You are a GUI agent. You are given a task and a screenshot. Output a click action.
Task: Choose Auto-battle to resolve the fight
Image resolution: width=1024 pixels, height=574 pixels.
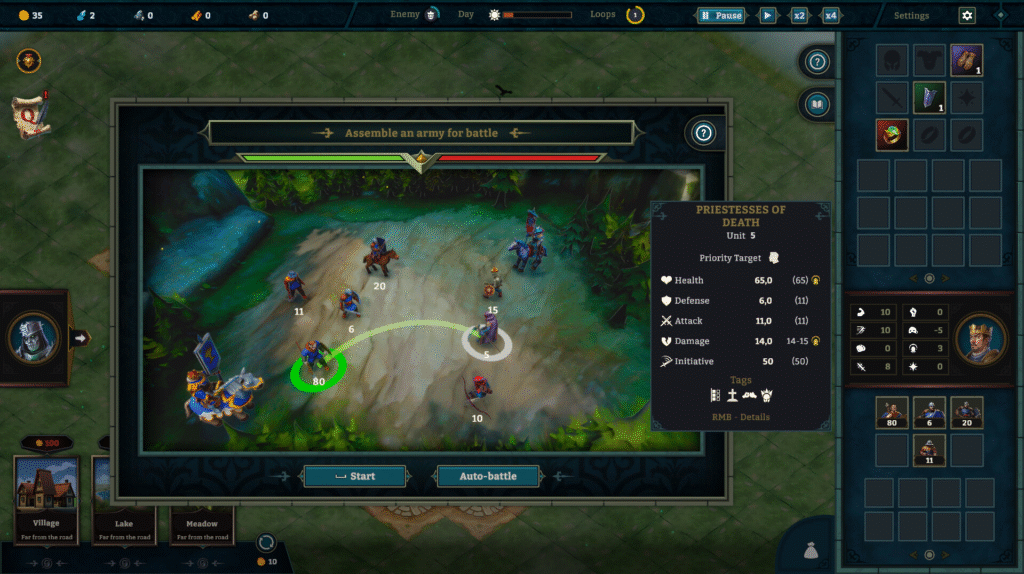(x=488, y=476)
